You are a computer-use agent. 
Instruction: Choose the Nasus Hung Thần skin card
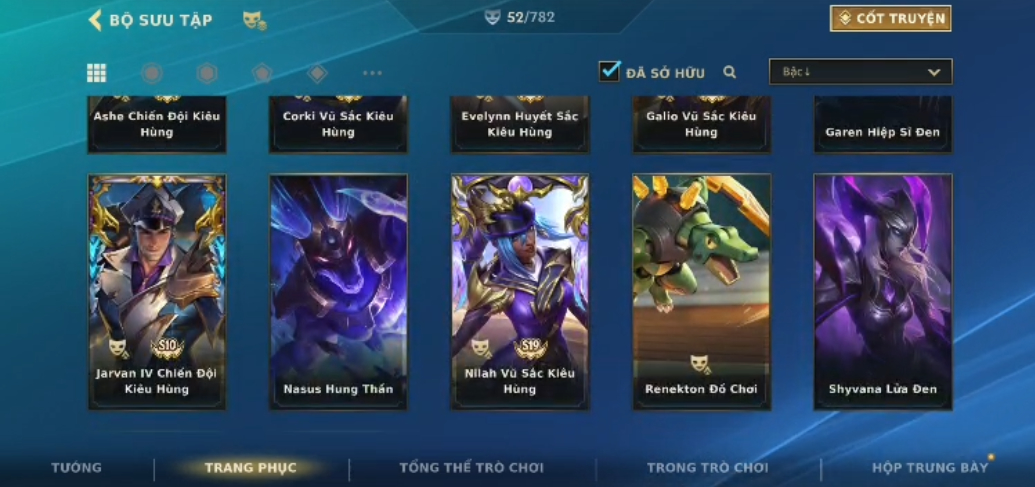click(x=338, y=291)
